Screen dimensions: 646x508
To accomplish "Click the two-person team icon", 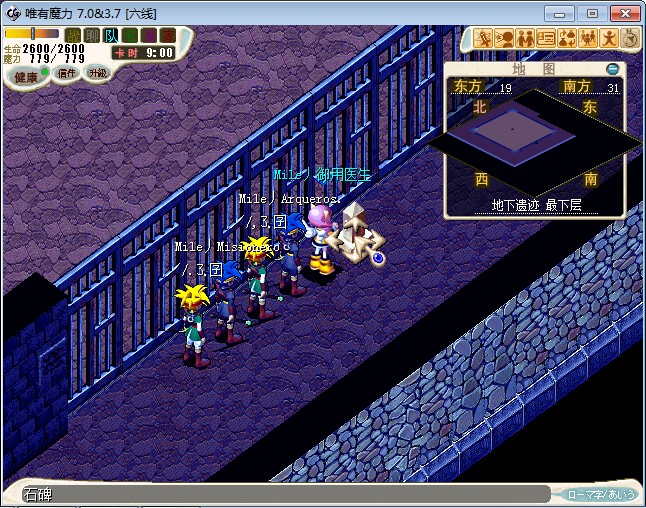I will click(x=526, y=39).
